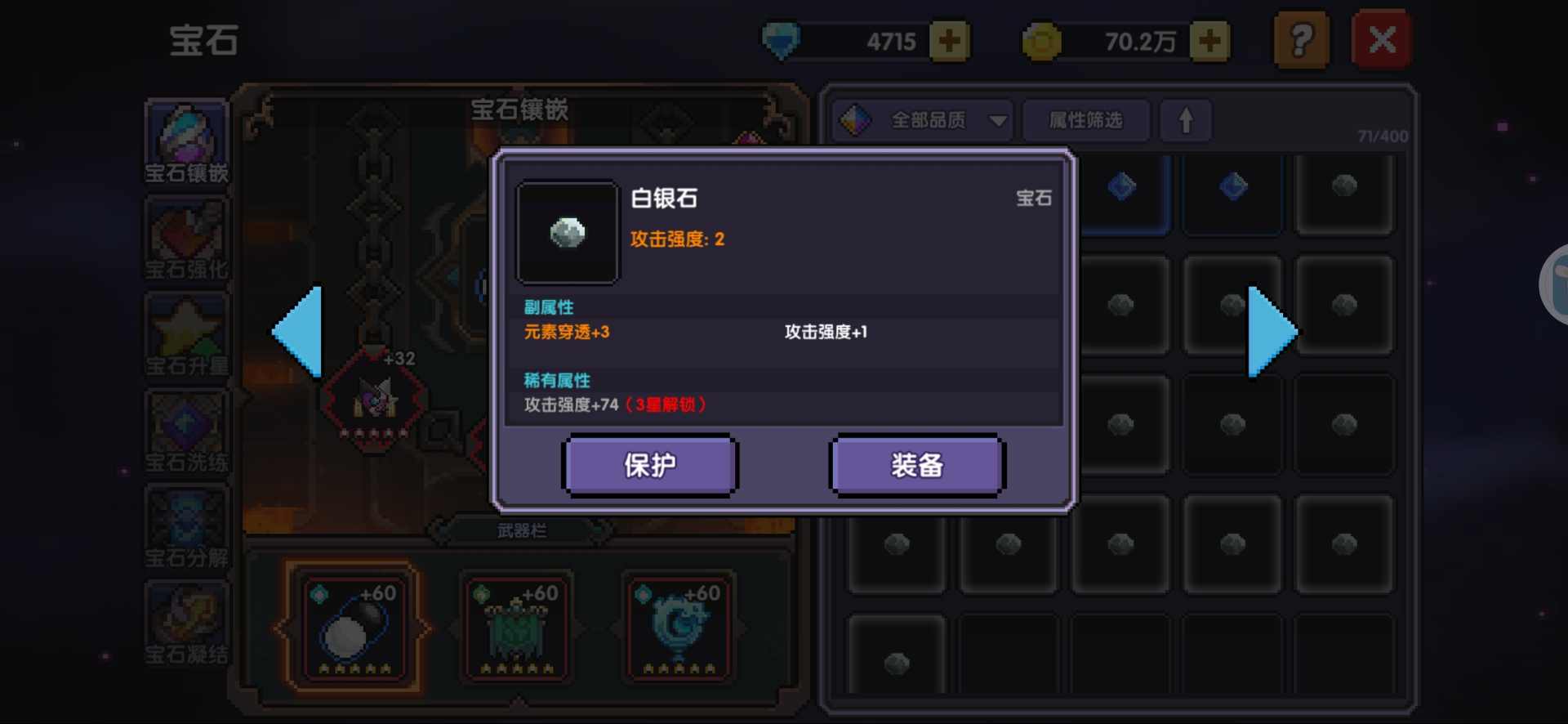The width and height of the screenshot is (1568, 724).
Task: Open the 宝石洗练 panel
Action: pos(186,431)
